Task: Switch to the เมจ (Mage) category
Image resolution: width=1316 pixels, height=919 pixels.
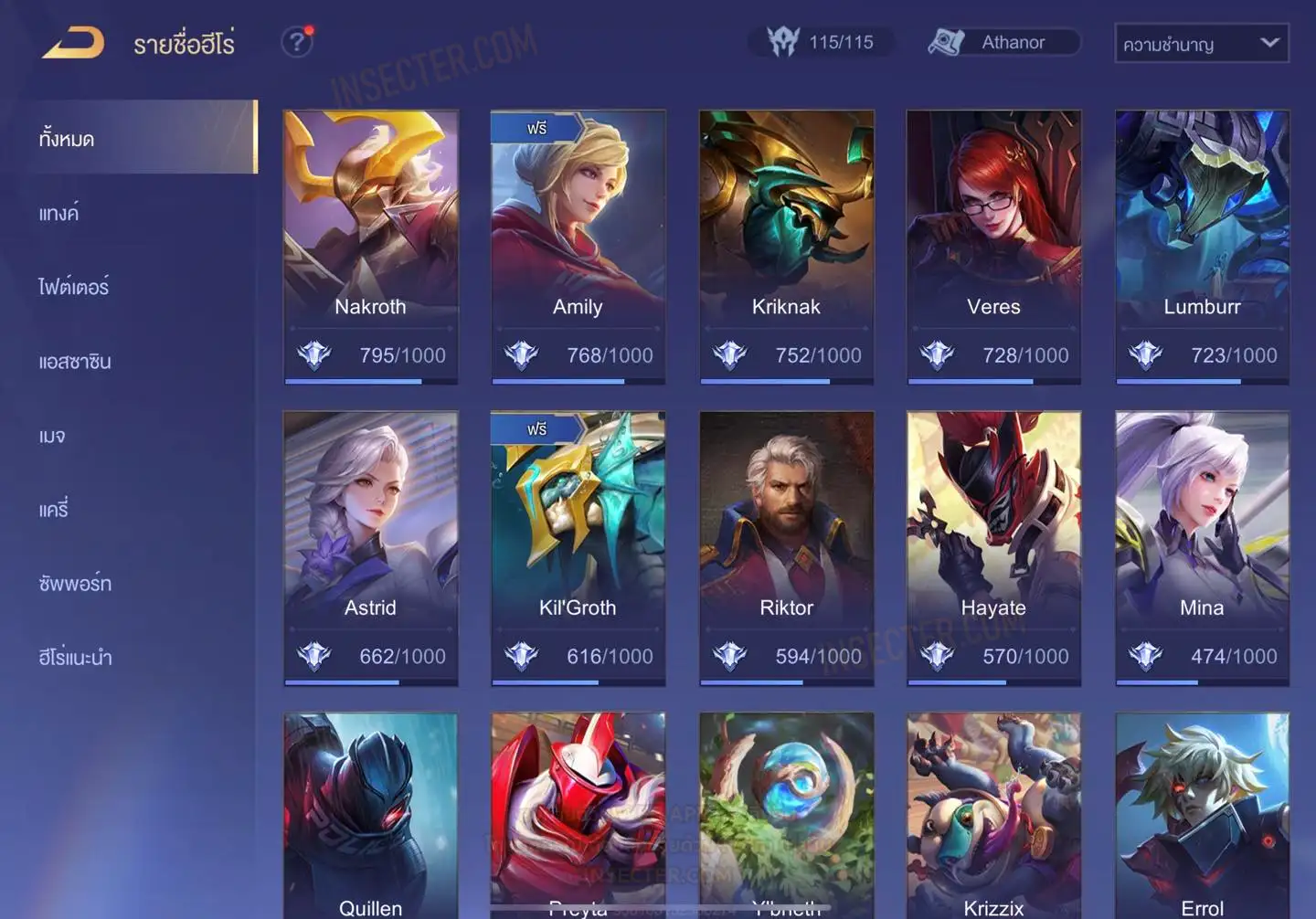Action: 52,436
